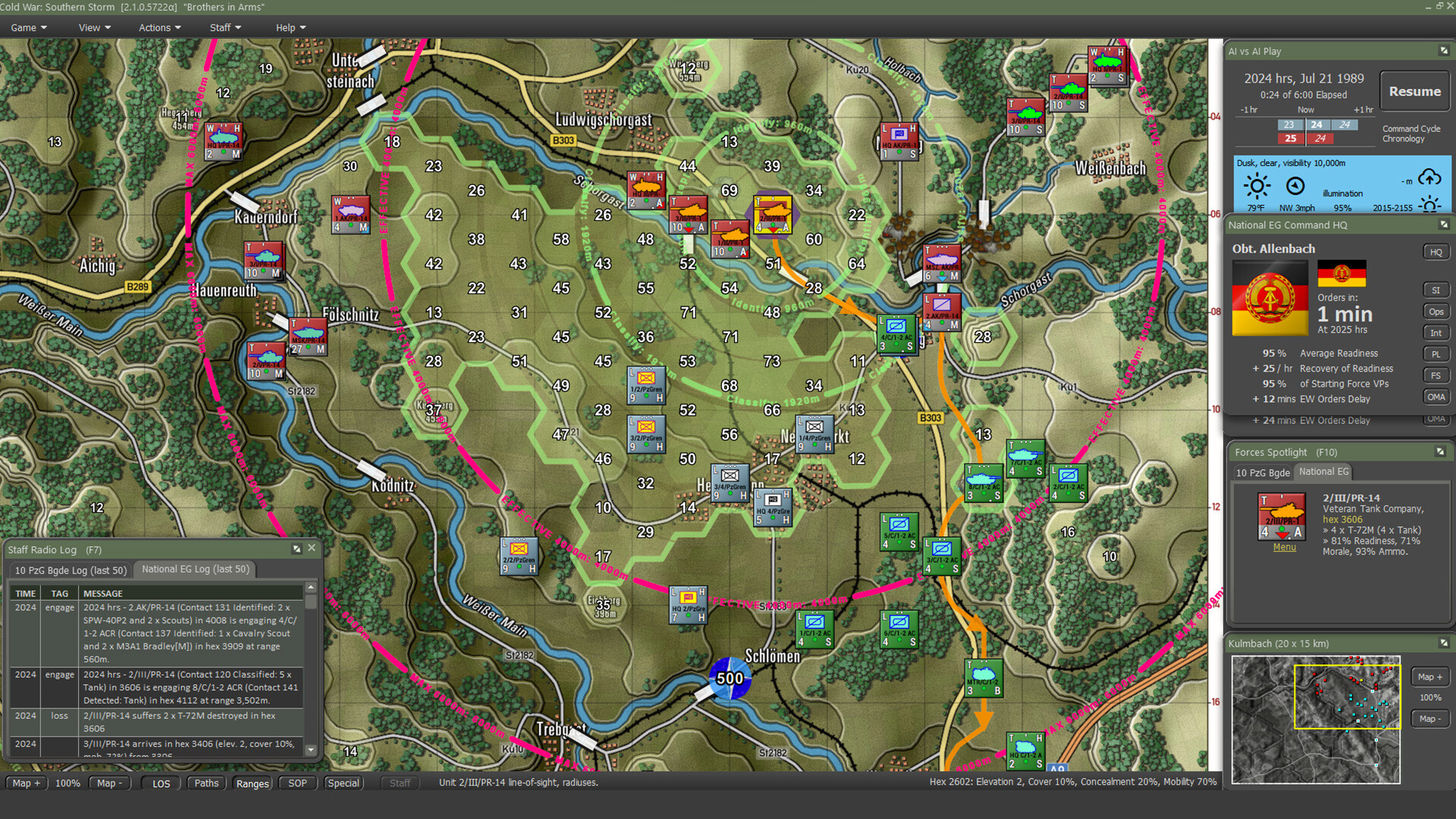Click the SI staff intelligence button
The image size is (1456, 819).
tap(1436, 289)
